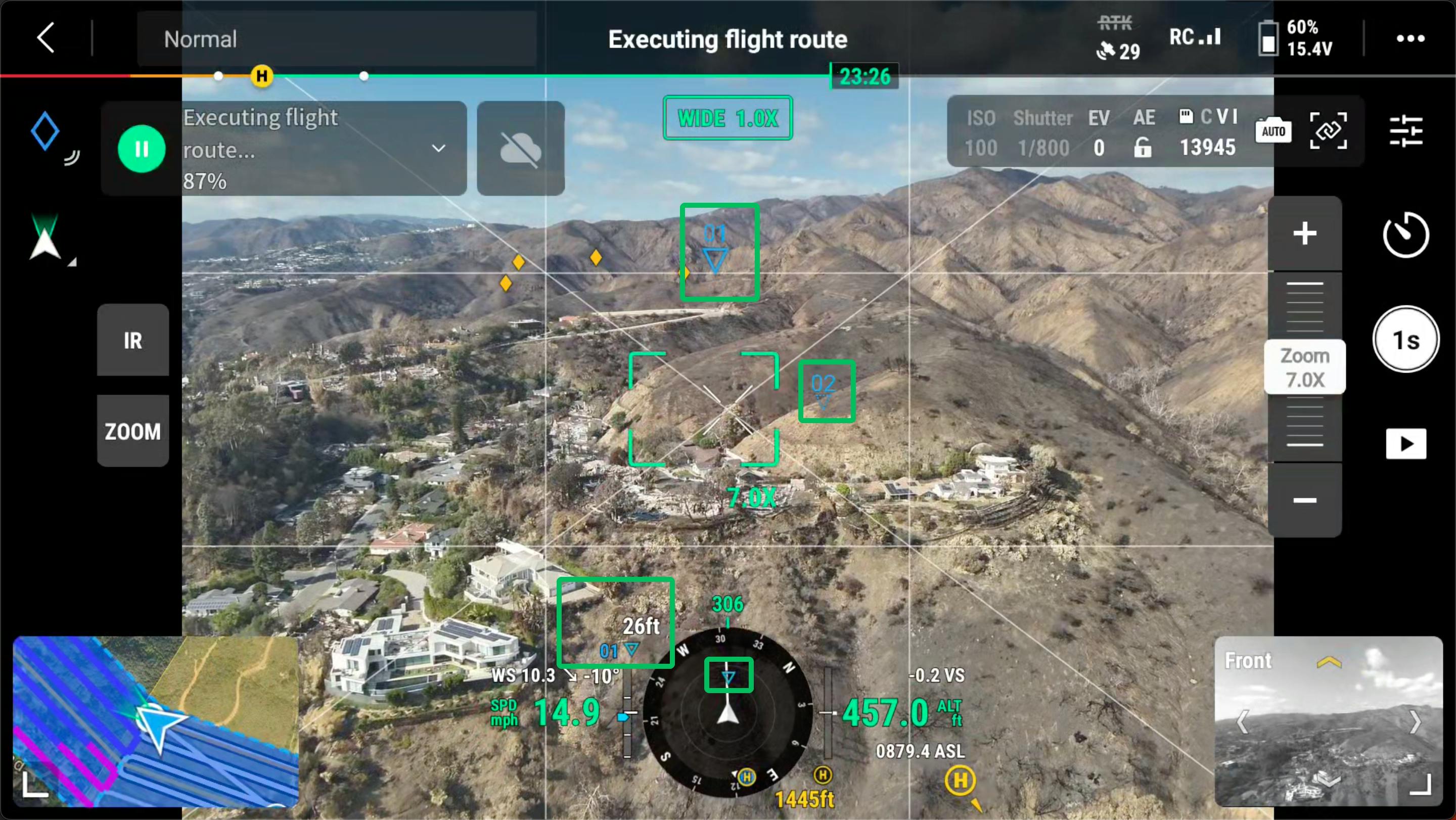Switch to the ZOOM camera view
Viewport: 1456px width, 820px height.
[133, 431]
